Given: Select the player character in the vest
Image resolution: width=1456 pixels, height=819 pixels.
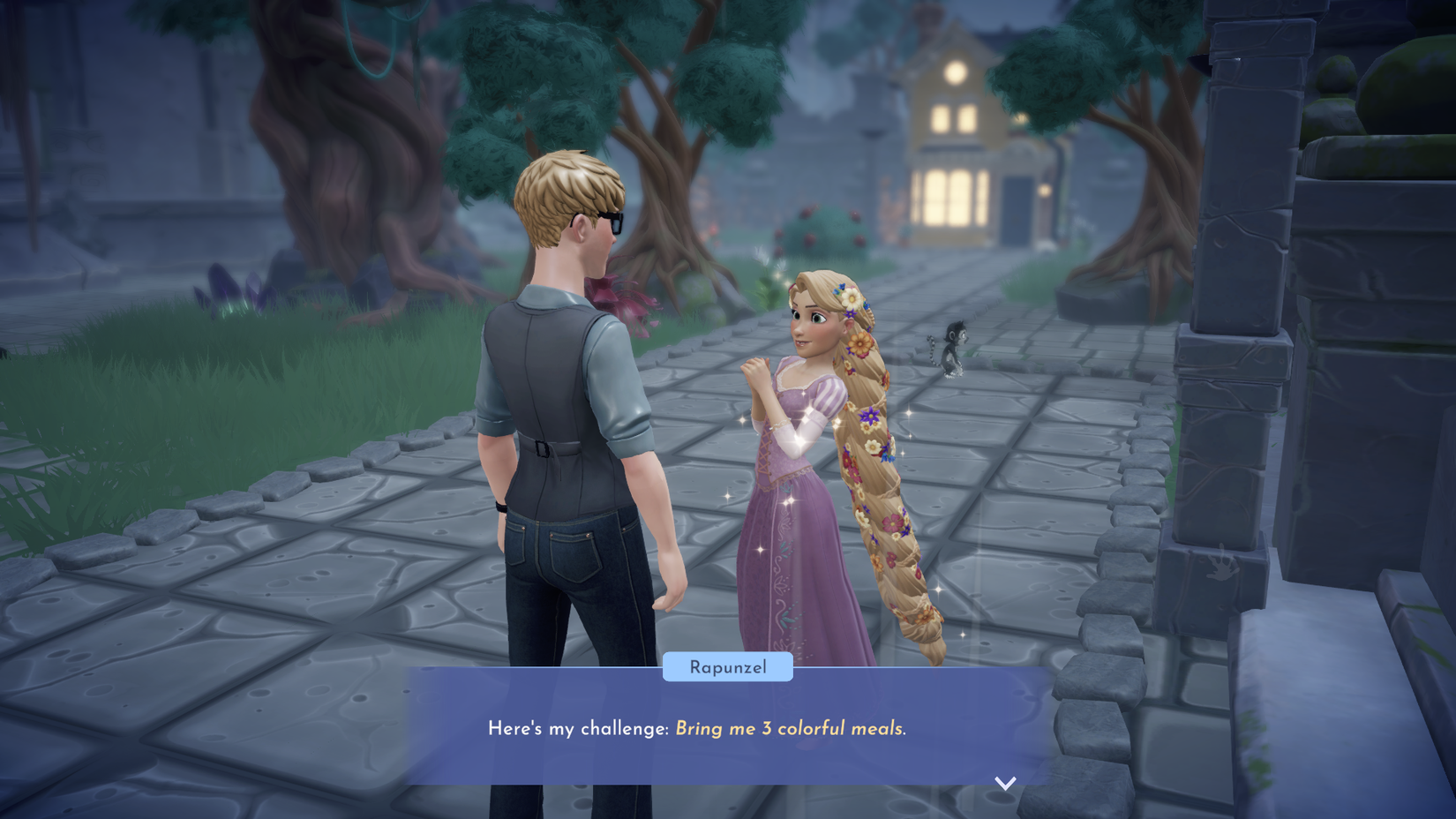Looking at the screenshot, I should (565, 397).
